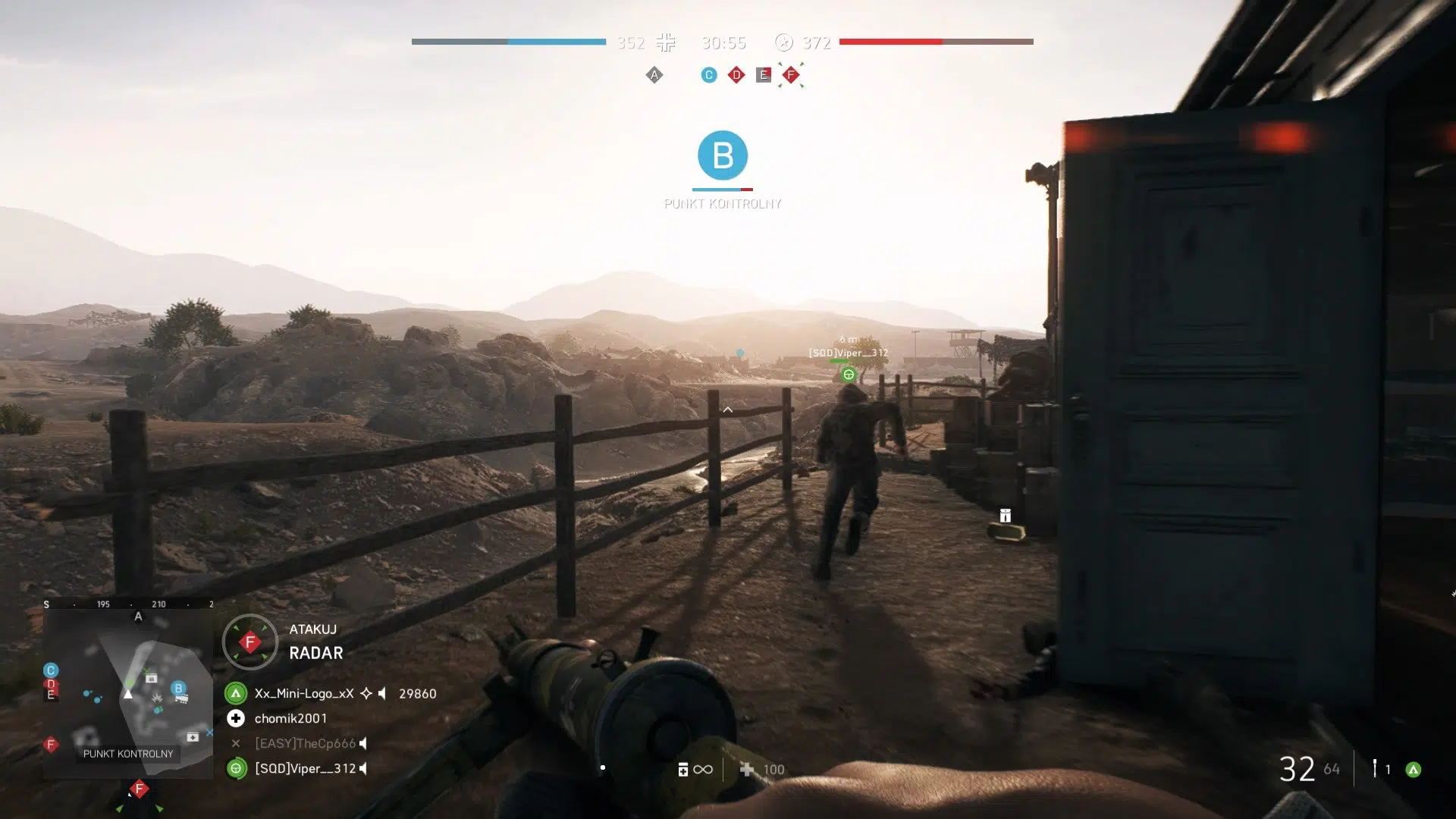Click the large B control point marker
The width and height of the screenshot is (1456, 819).
point(723,155)
